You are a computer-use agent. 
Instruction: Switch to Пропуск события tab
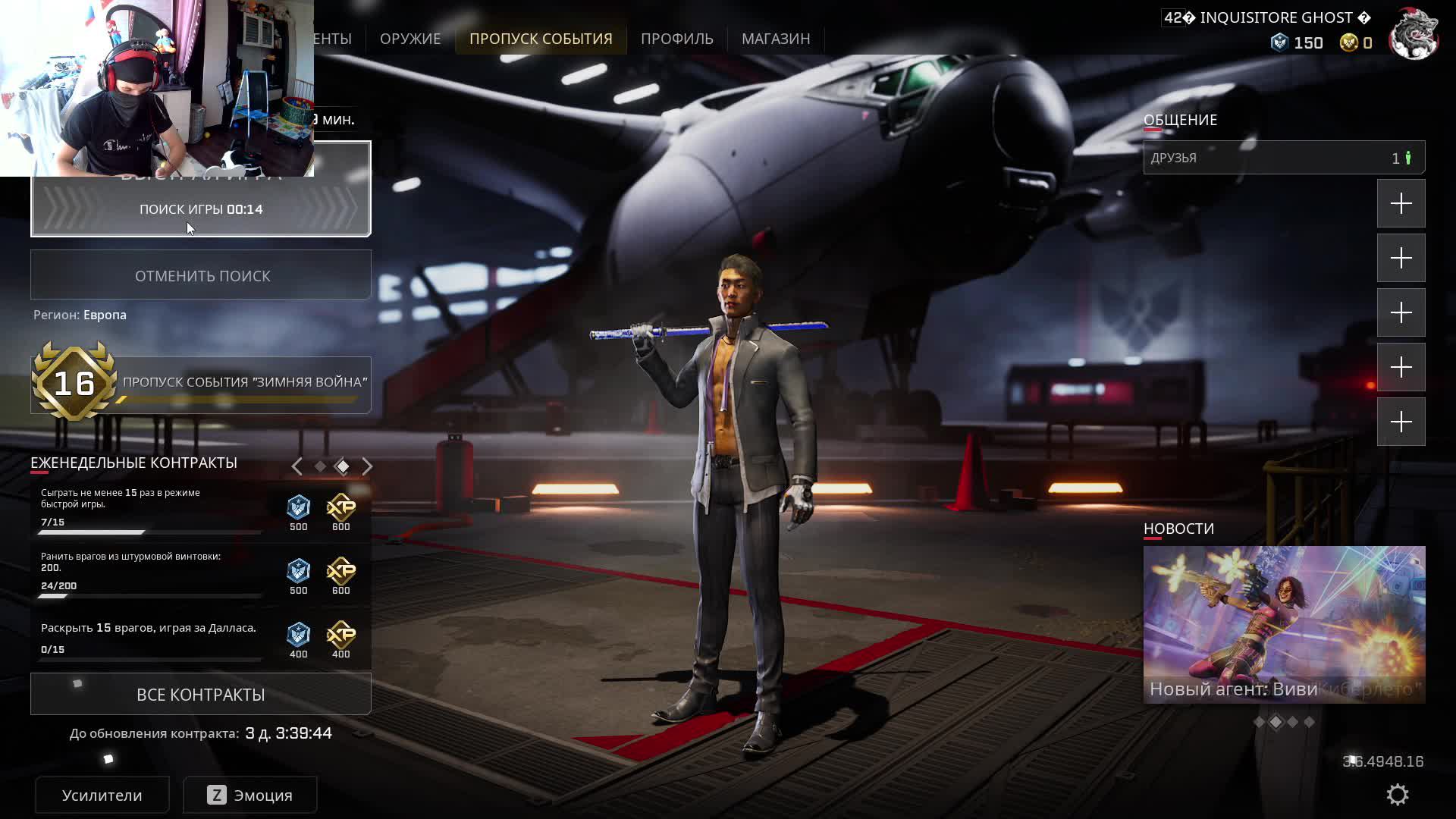541,39
